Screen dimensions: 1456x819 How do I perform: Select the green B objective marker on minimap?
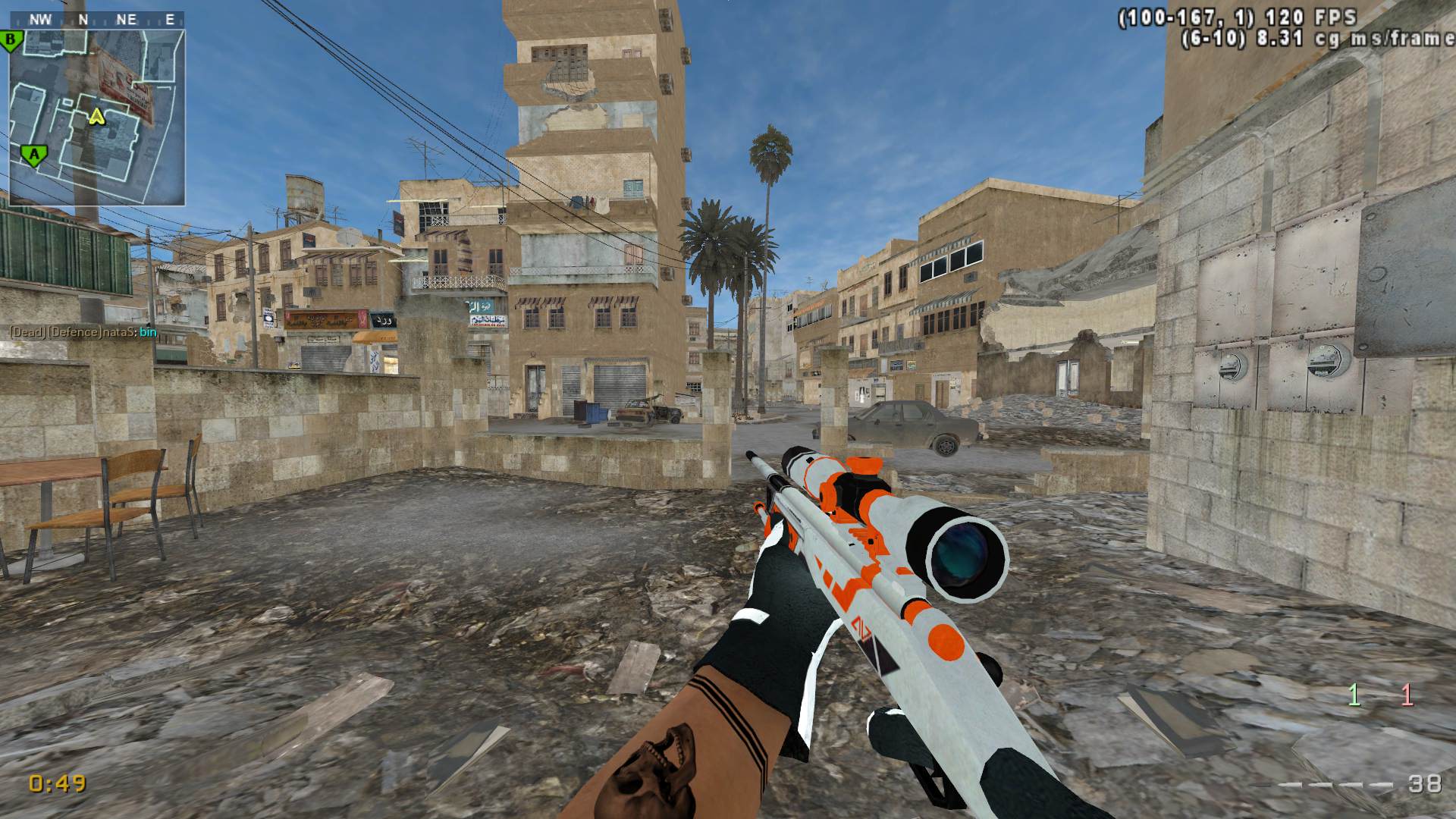point(11,40)
